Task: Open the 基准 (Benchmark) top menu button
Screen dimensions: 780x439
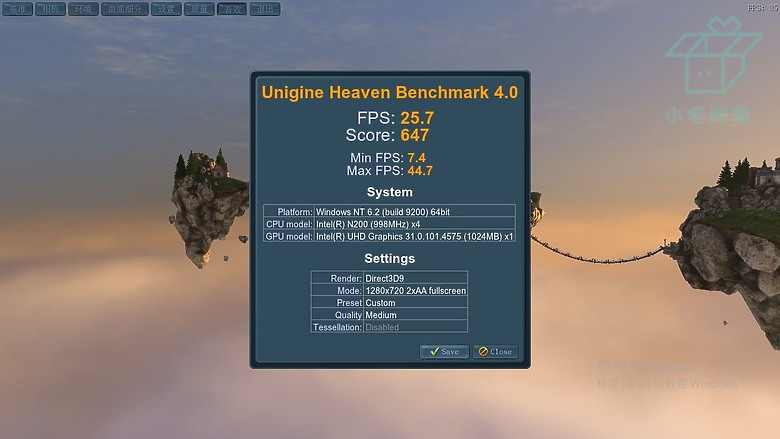Action: click(18, 9)
